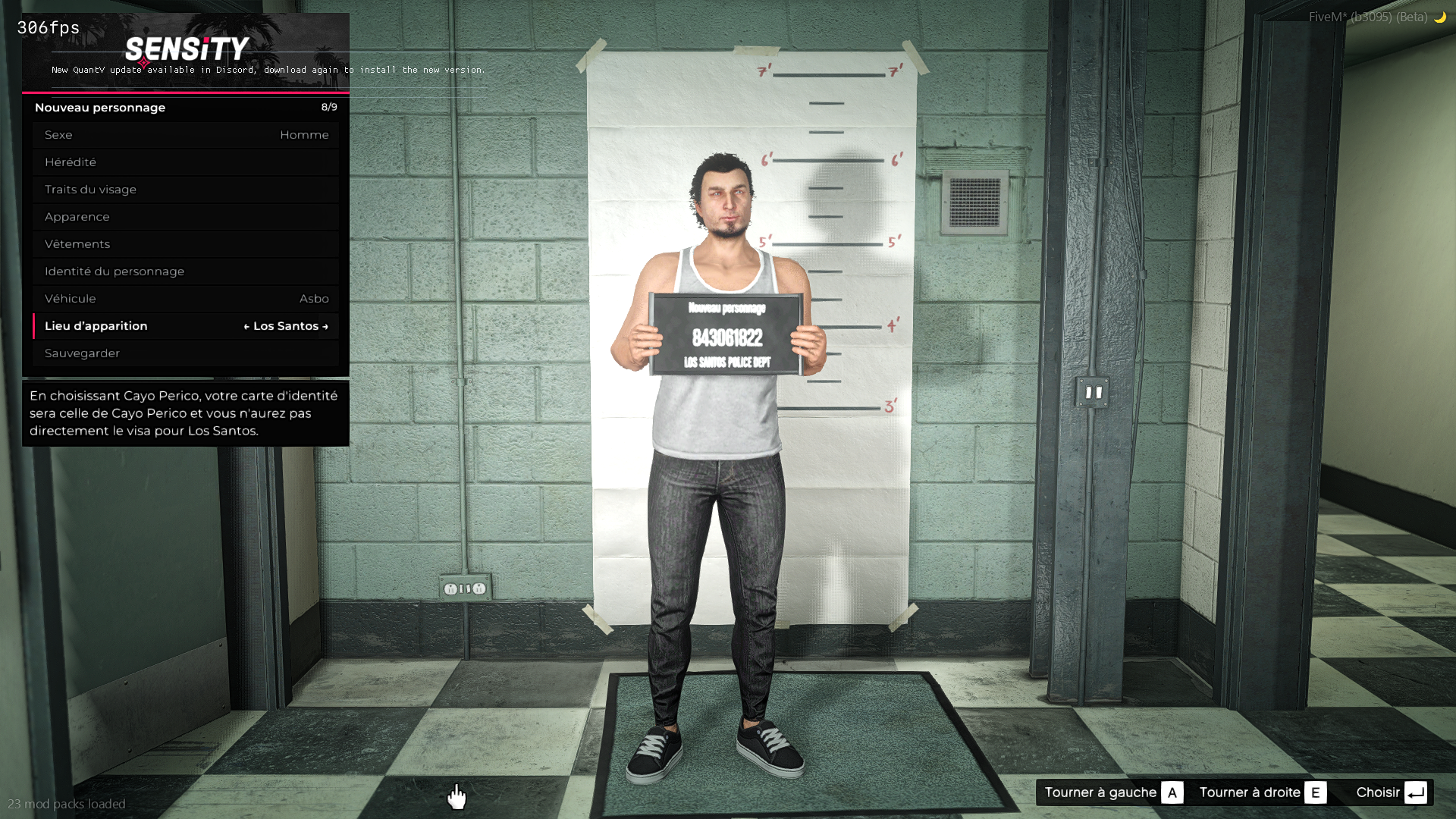Save character with Sauvegarder

pyautogui.click(x=186, y=353)
